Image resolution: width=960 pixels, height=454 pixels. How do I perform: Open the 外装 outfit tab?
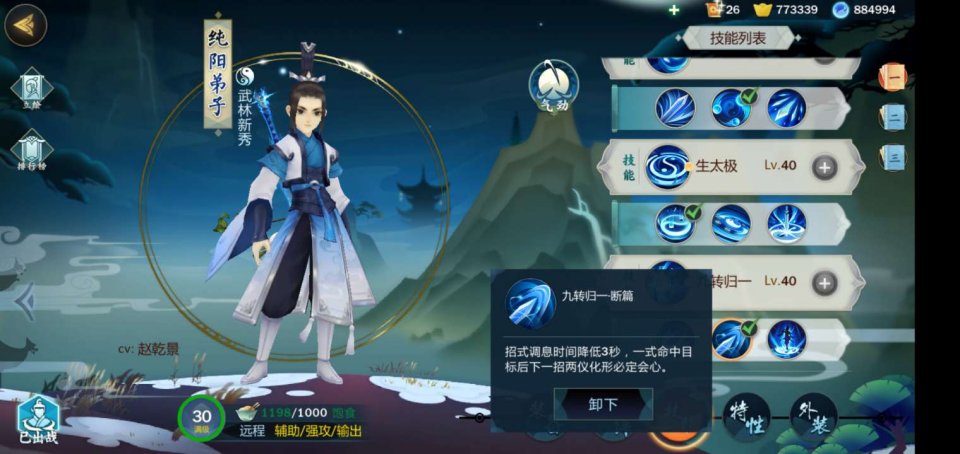(813, 416)
